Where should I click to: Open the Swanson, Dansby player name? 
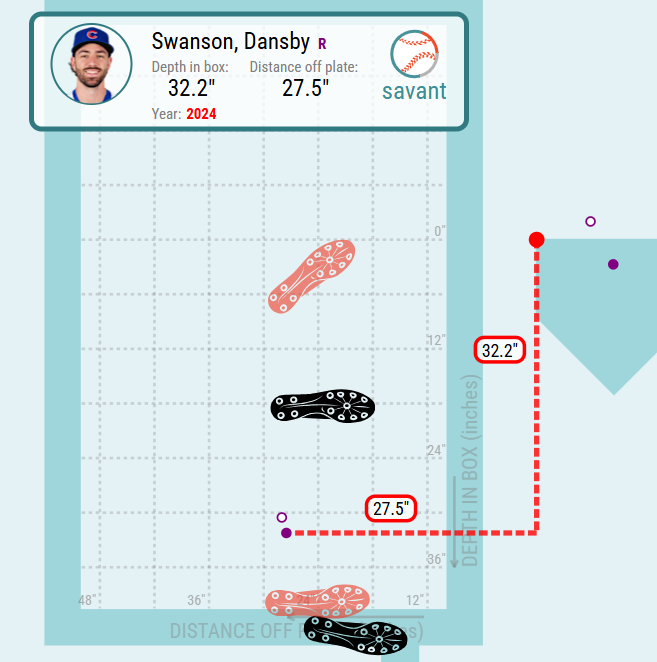230,41
